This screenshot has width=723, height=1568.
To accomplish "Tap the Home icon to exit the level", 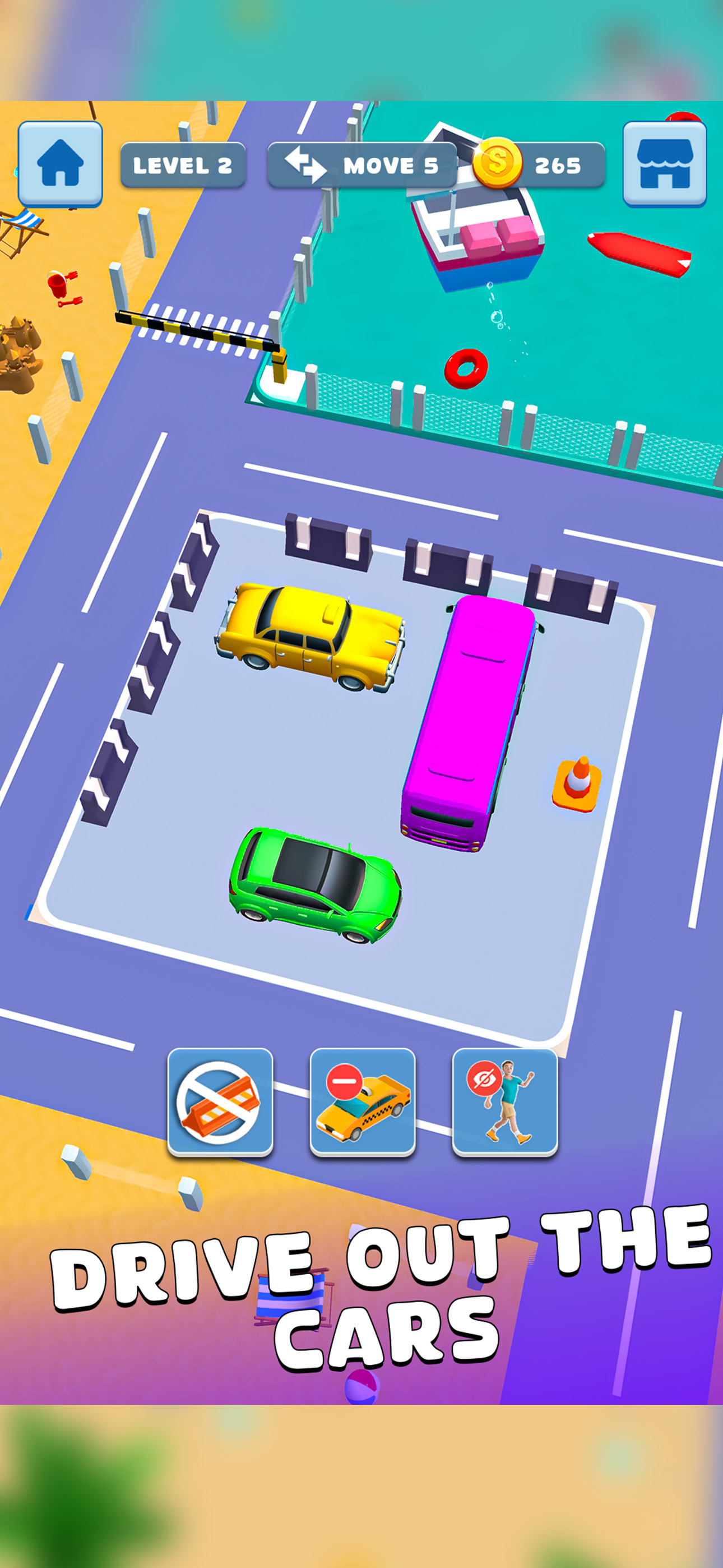I will [x=61, y=162].
